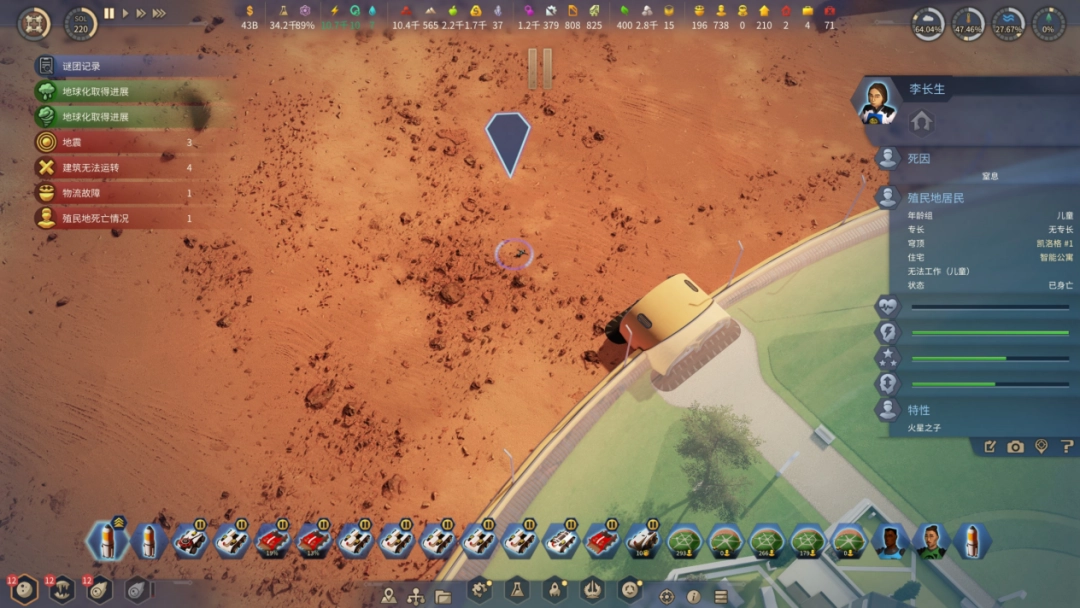Screen dimensions: 1080x608
Task: Select the first rocket in the bottom bar
Action: click(x=106, y=541)
